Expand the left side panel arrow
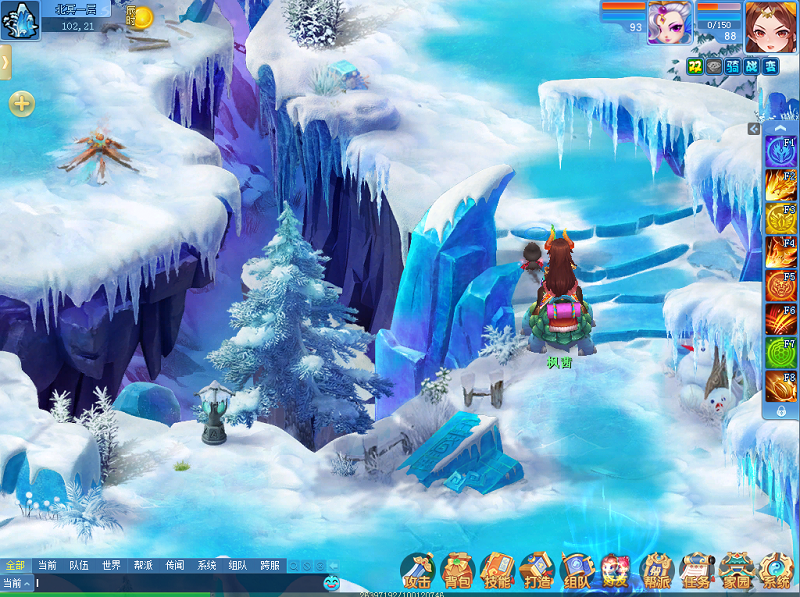 tap(5, 62)
